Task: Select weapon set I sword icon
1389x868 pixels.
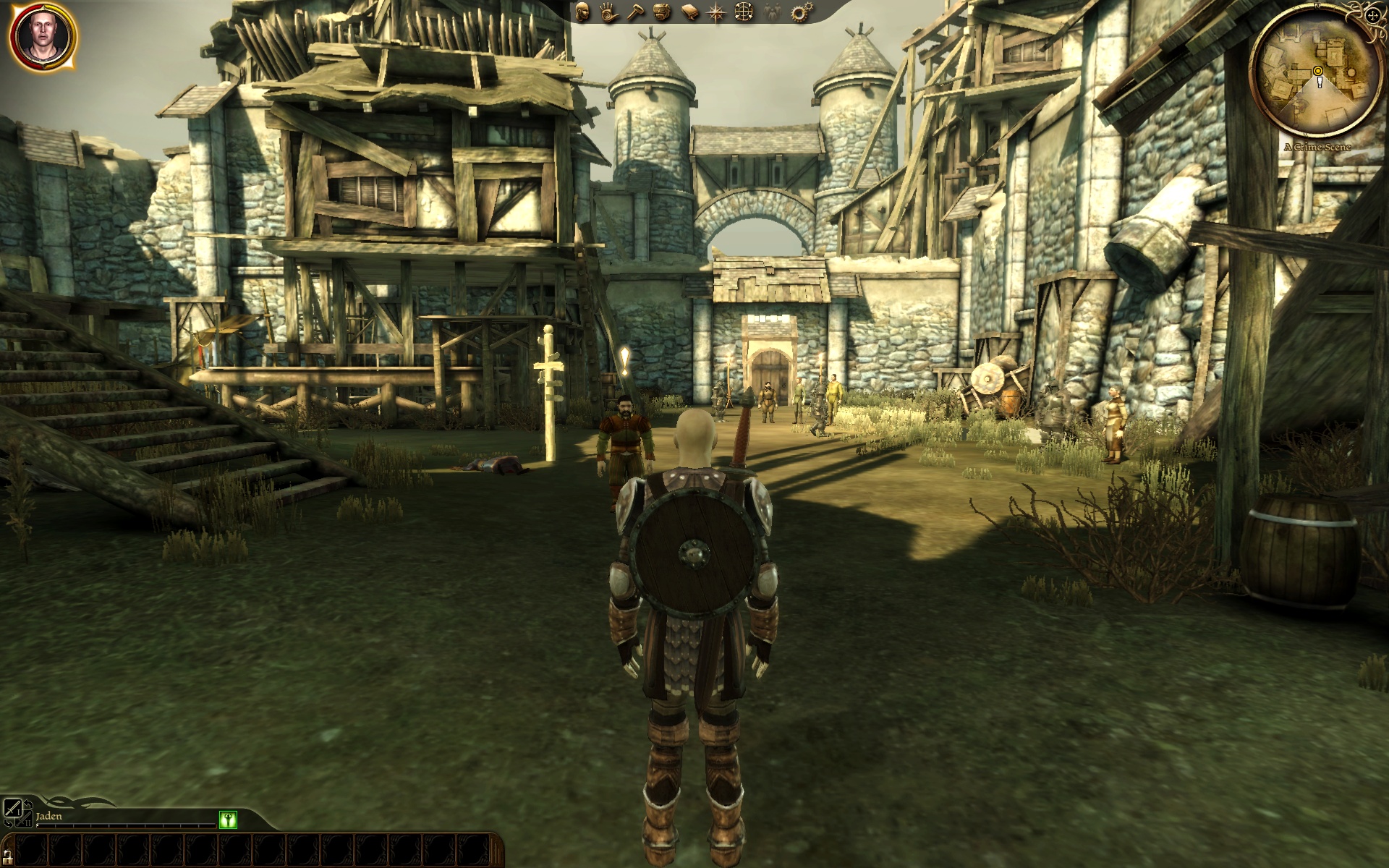Action: [12, 809]
